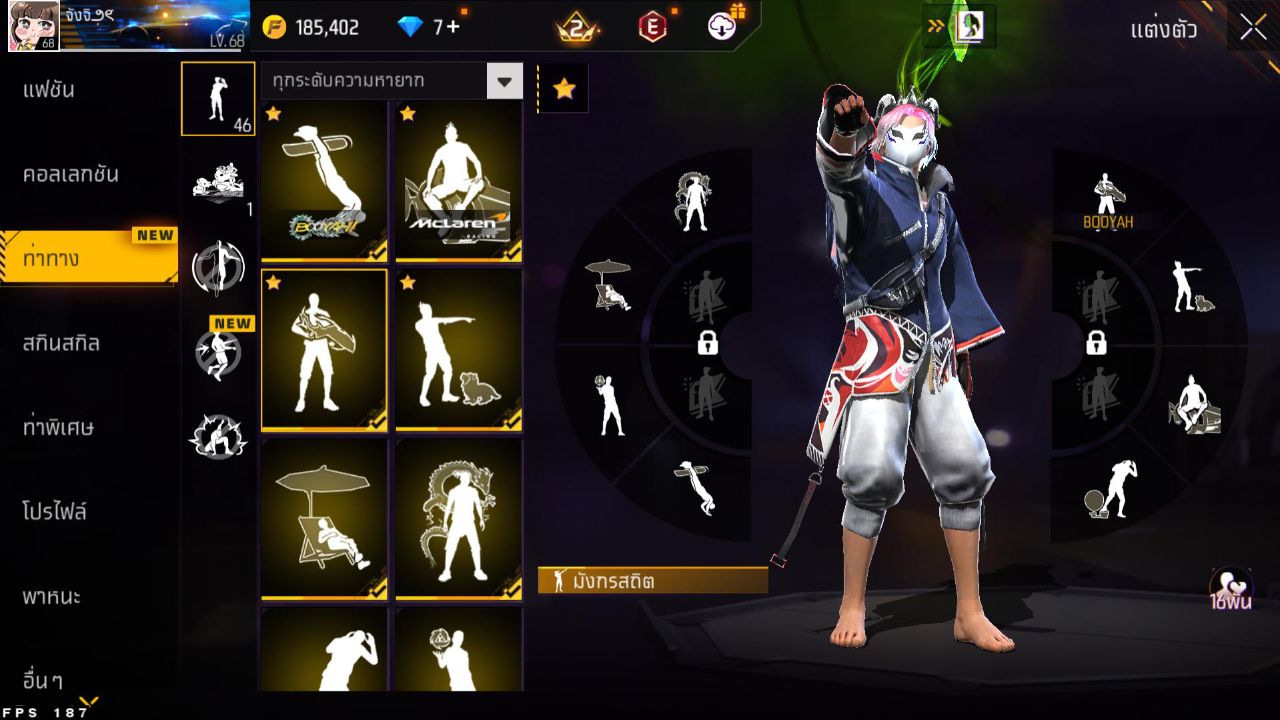Close the outfit screen with X
Viewport: 1280px width, 720px height.
click(1253, 27)
